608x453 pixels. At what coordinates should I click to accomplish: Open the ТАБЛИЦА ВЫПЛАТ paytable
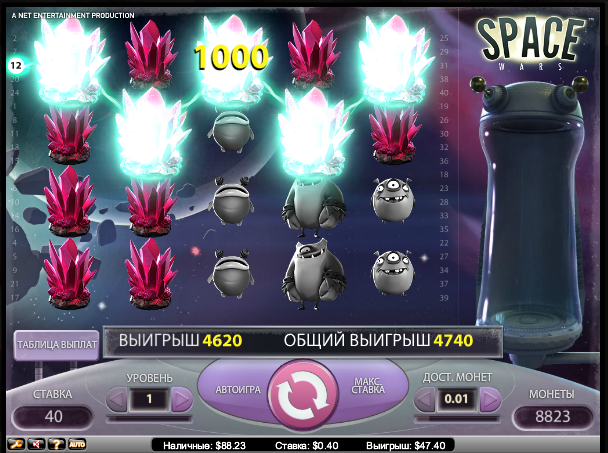click(x=56, y=345)
